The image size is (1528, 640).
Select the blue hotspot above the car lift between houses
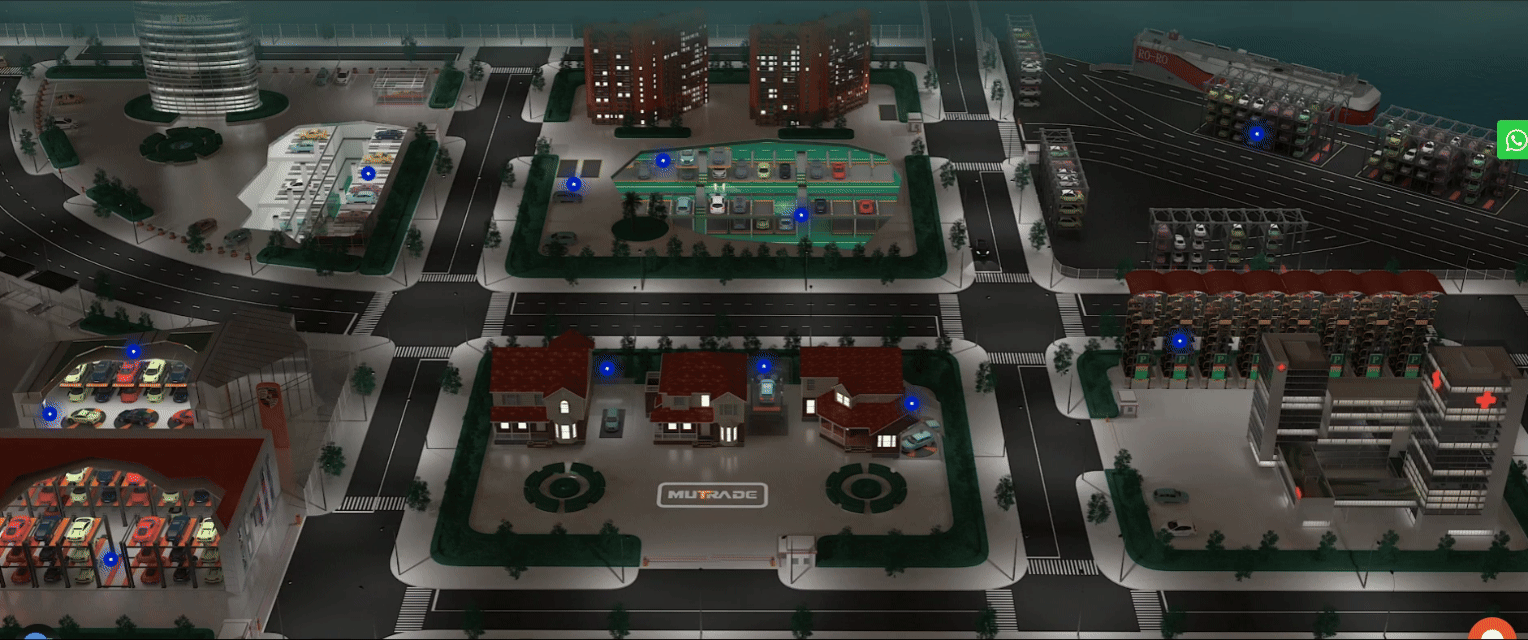[764, 367]
